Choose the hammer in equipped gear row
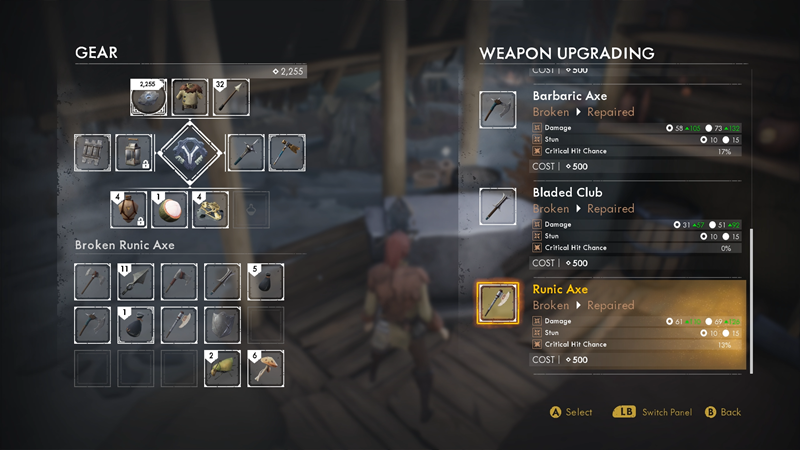 pos(286,153)
